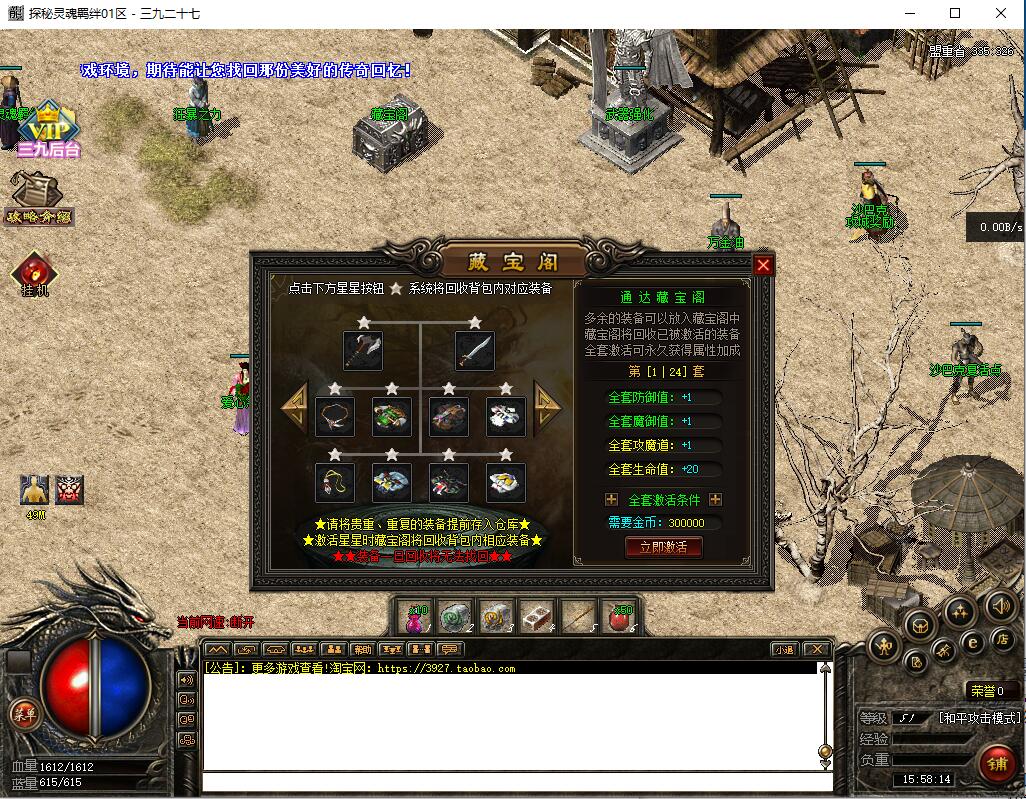
Task: Click the star above the sword slot
Action: pyautogui.click(x=475, y=322)
